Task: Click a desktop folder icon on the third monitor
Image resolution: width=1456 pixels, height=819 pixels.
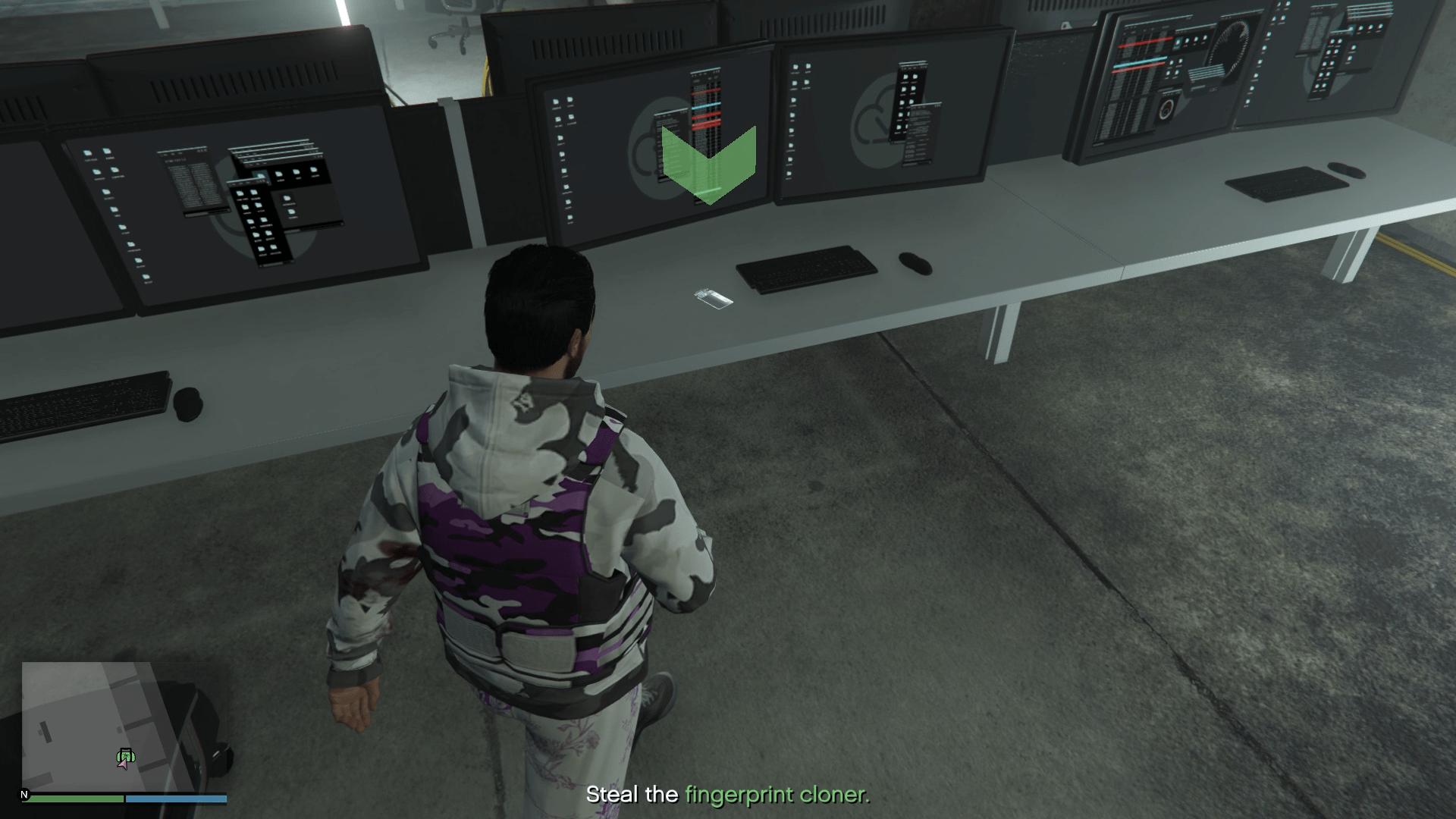Action: pos(796,67)
